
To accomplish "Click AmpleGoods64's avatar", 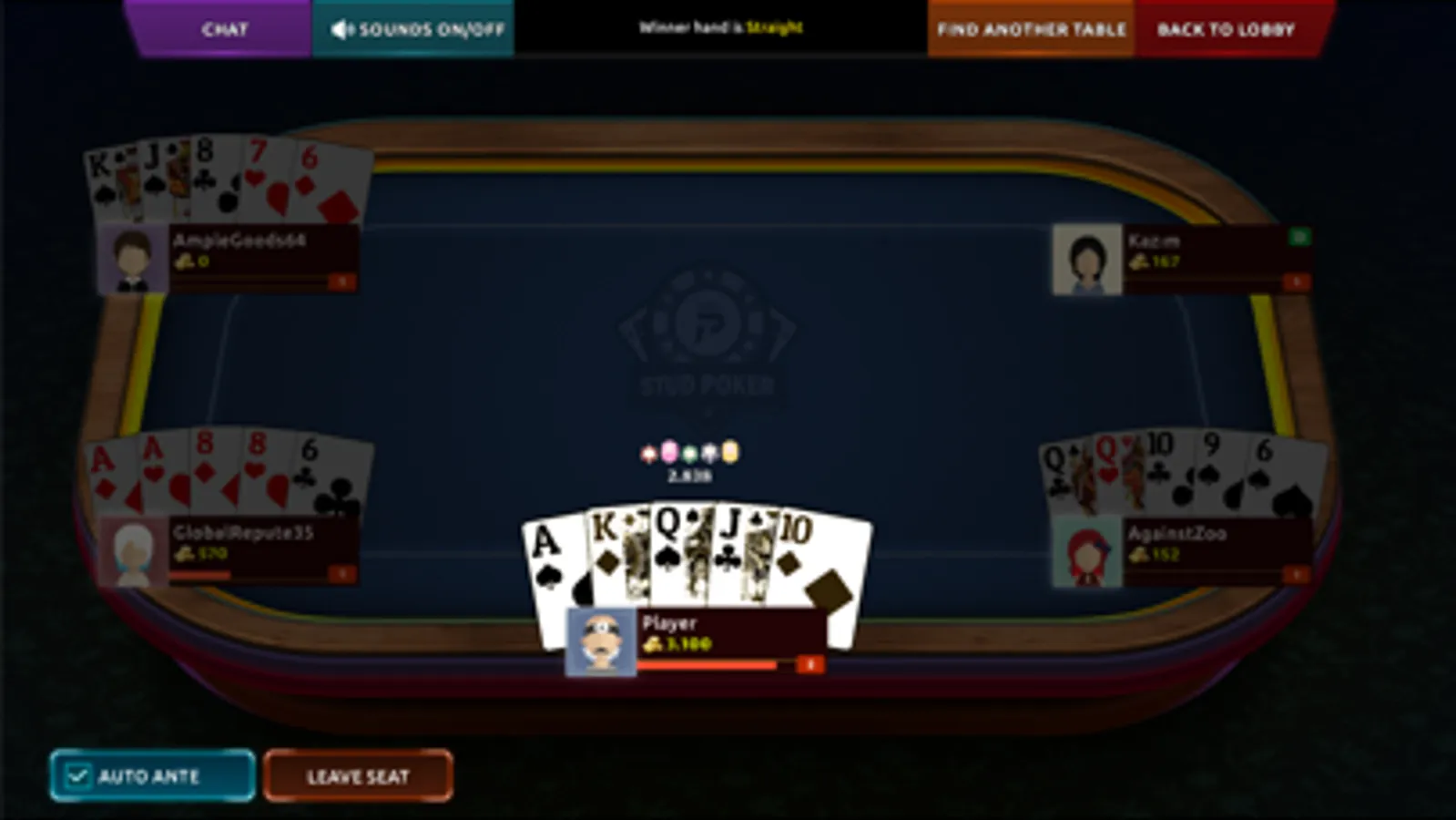I will pos(132,257).
